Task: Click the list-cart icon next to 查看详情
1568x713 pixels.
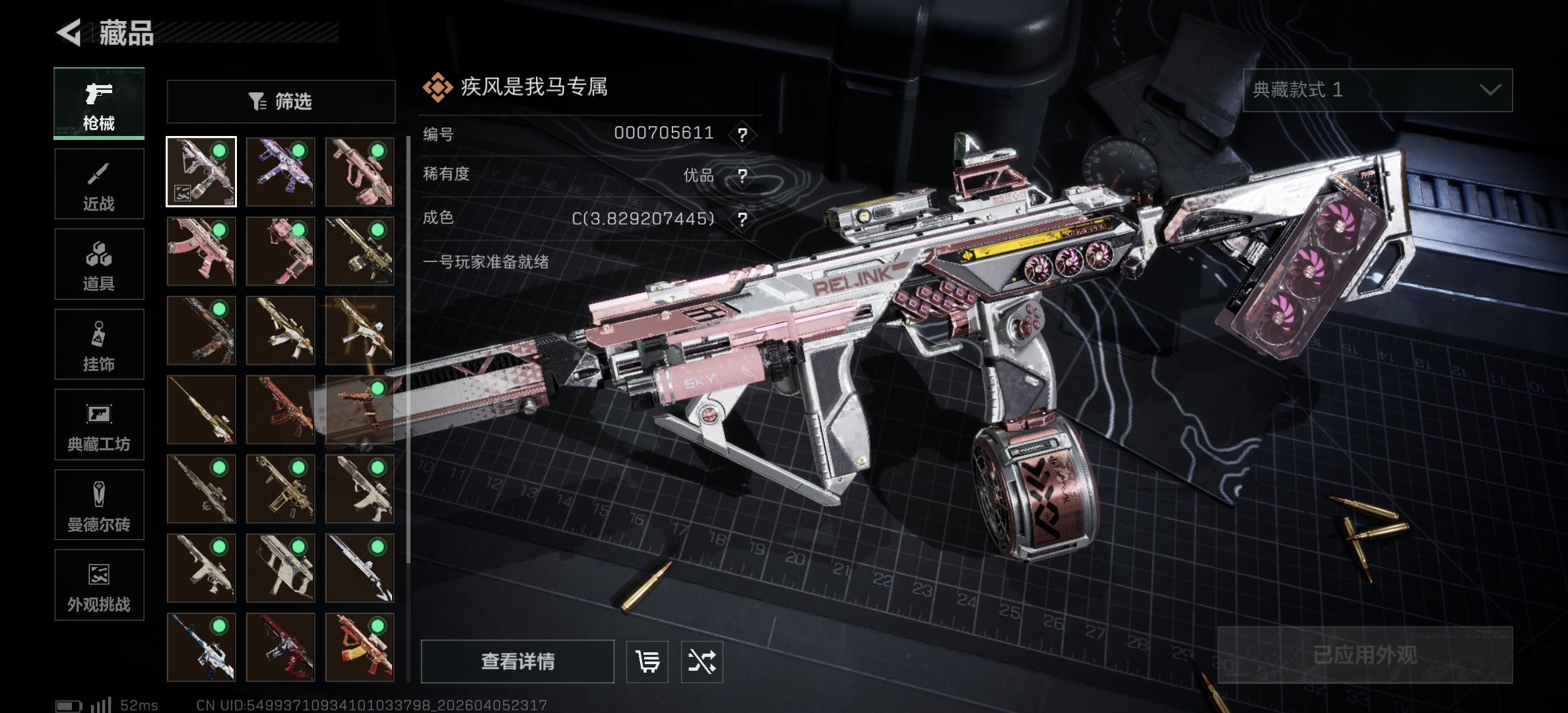Action: point(647,661)
